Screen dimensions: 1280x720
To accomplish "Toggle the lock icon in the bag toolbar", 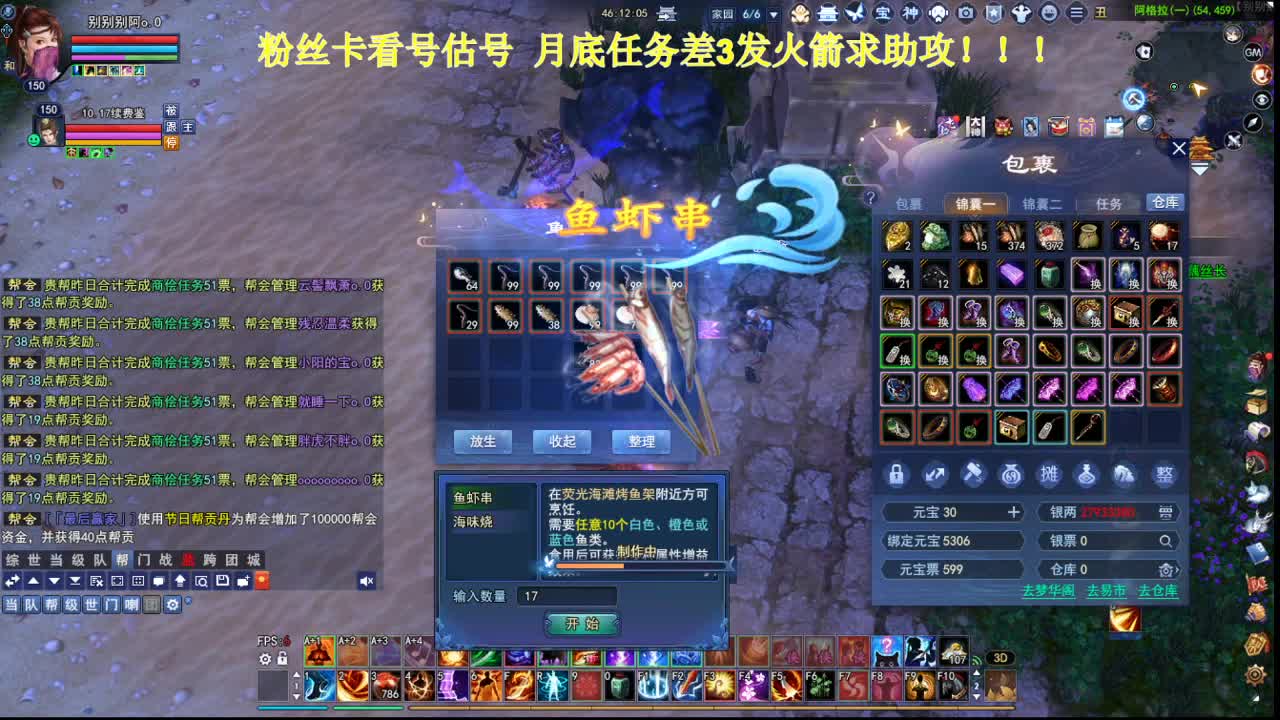I will click(896, 475).
